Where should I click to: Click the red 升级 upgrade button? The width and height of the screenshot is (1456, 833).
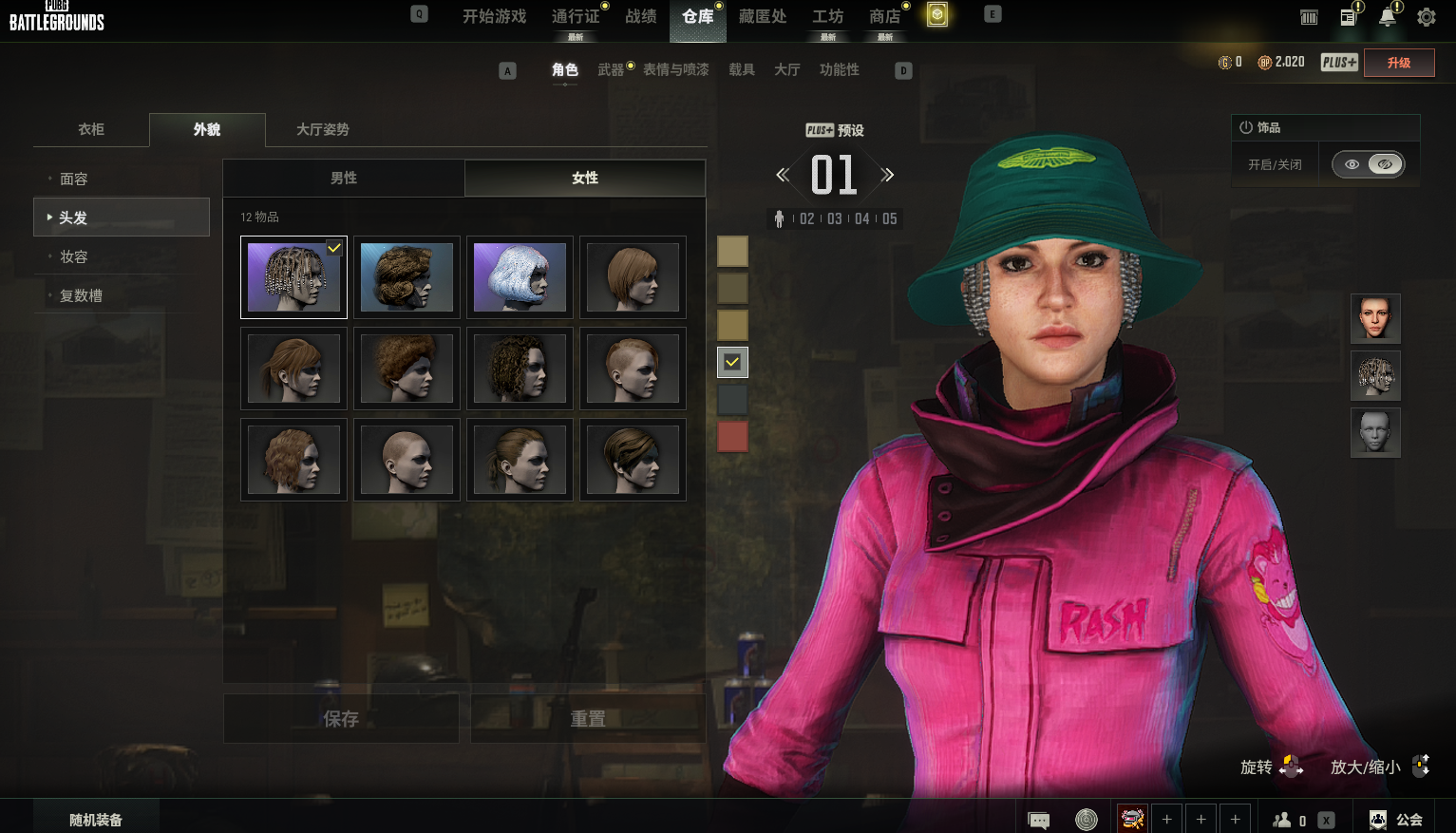pyautogui.click(x=1398, y=63)
